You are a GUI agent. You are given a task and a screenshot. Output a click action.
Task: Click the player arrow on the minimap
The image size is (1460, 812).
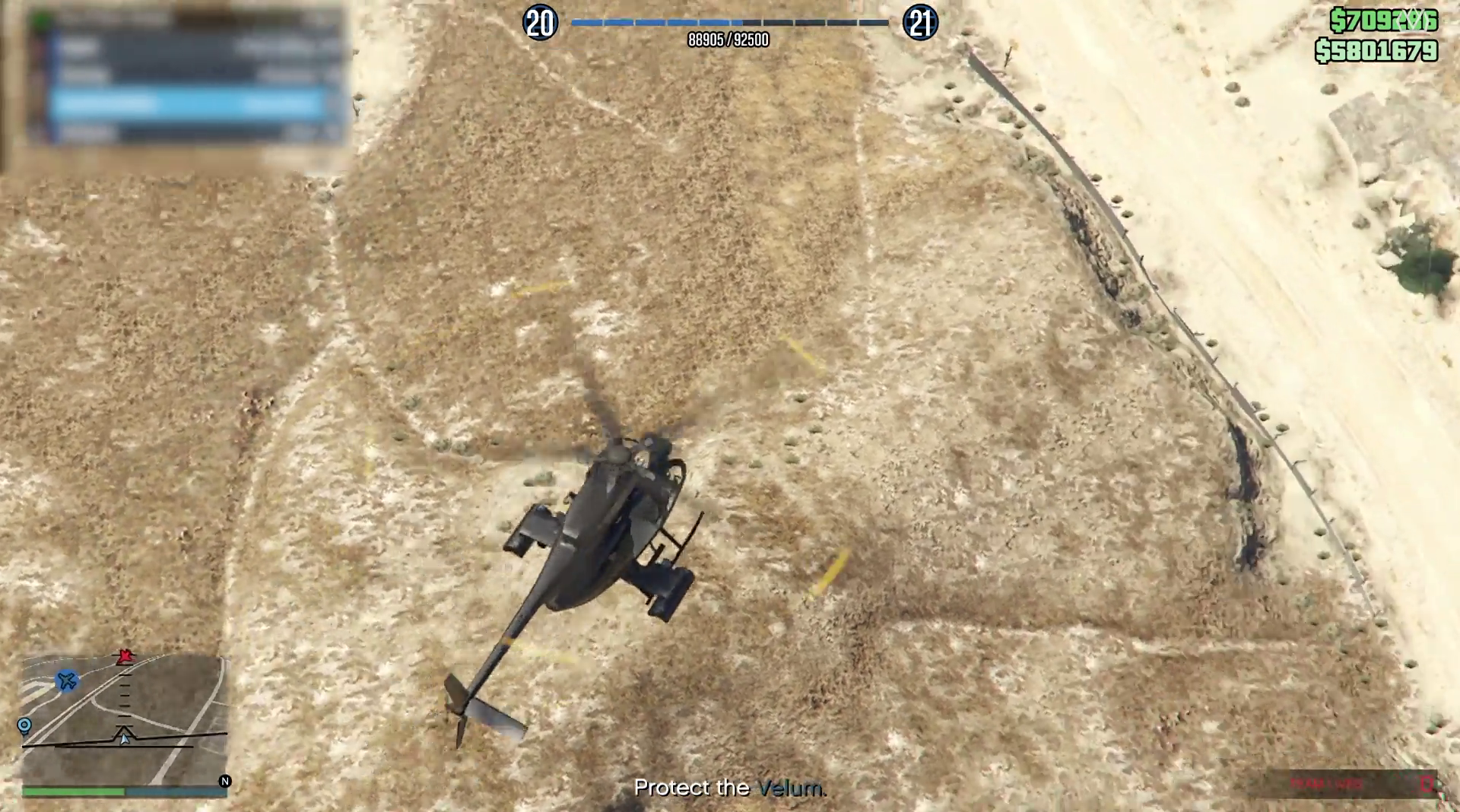(124, 736)
